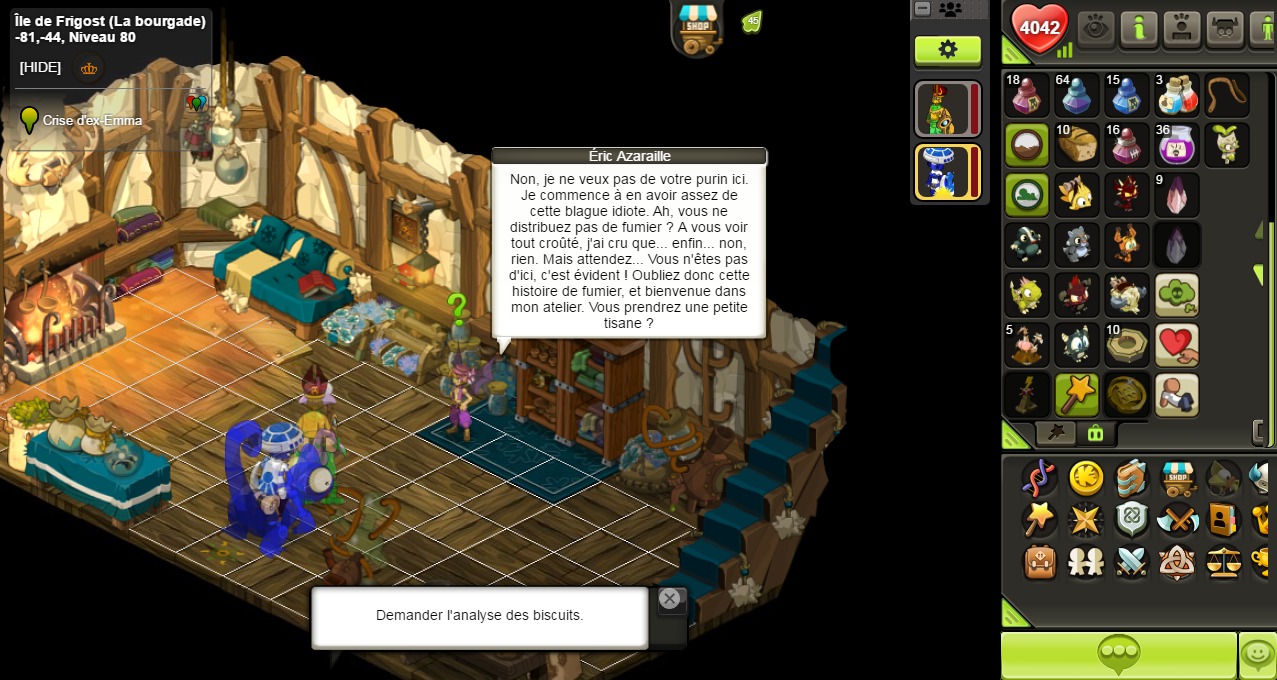Open the golden scales menu icon

click(1223, 562)
